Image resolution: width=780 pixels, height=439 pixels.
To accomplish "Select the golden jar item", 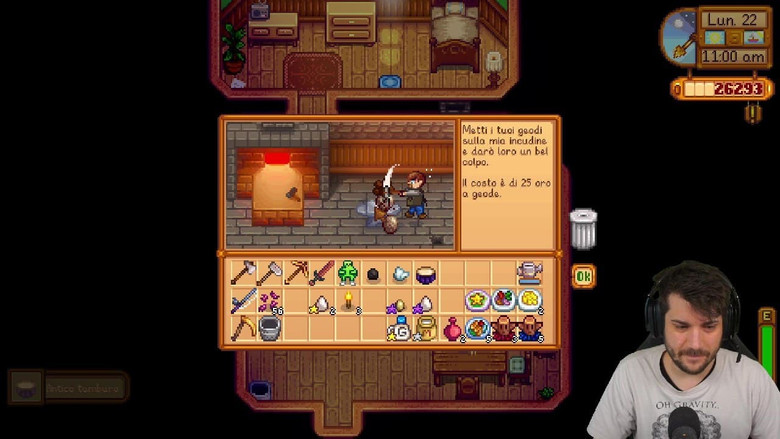I will click(x=426, y=328).
